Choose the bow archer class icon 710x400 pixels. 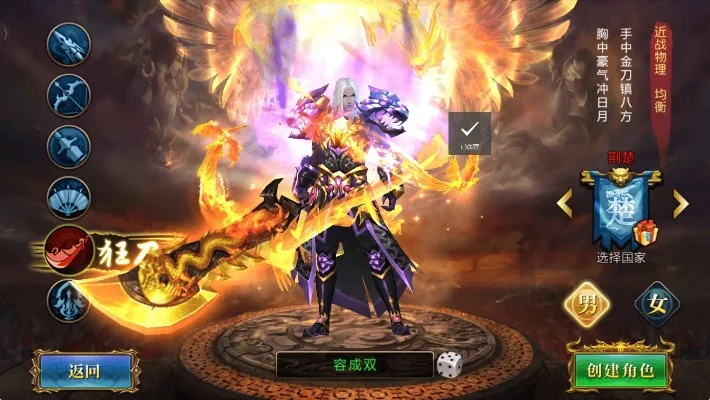(x=69, y=93)
